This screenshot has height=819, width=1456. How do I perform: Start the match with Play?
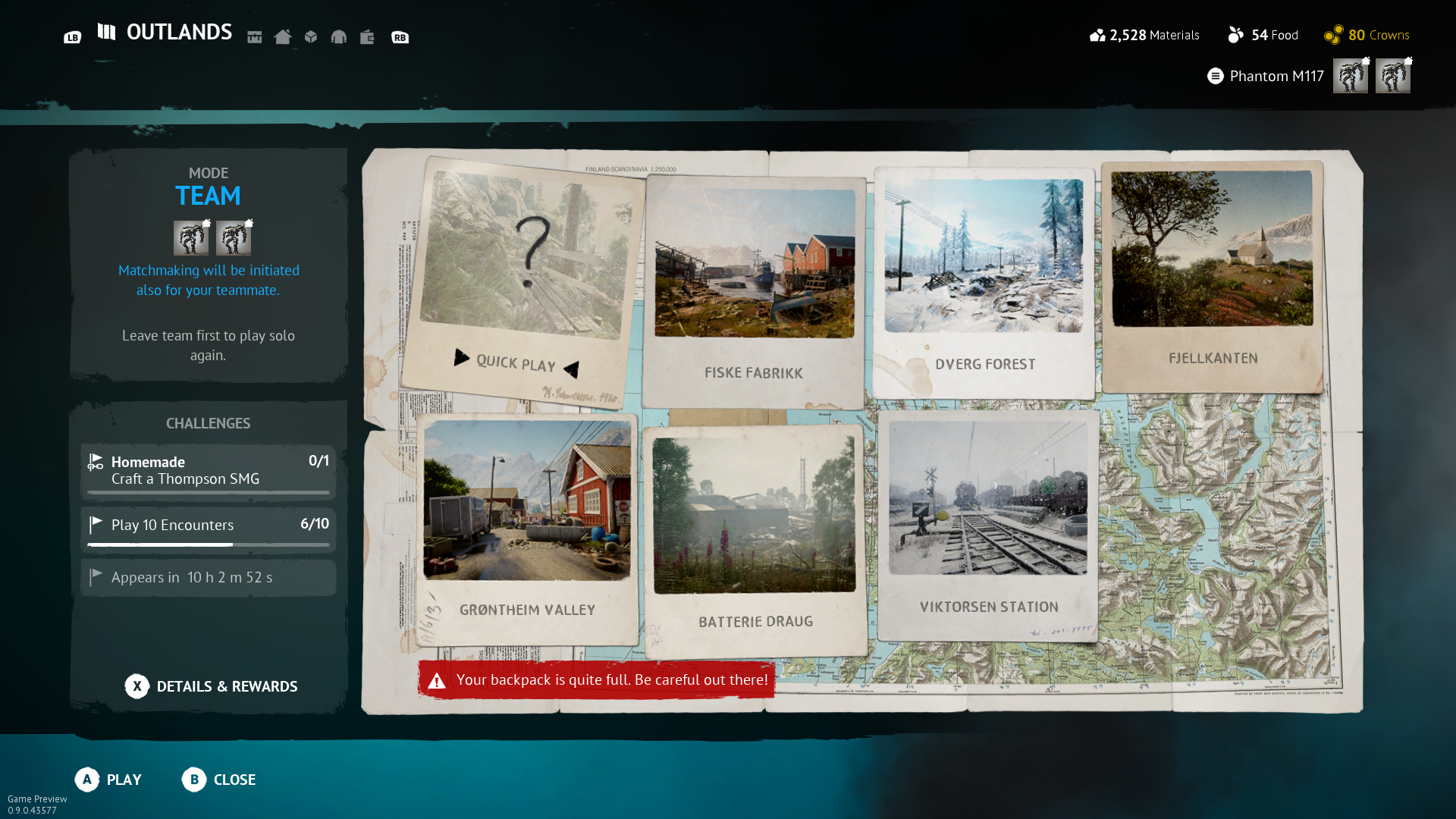(108, 780)
